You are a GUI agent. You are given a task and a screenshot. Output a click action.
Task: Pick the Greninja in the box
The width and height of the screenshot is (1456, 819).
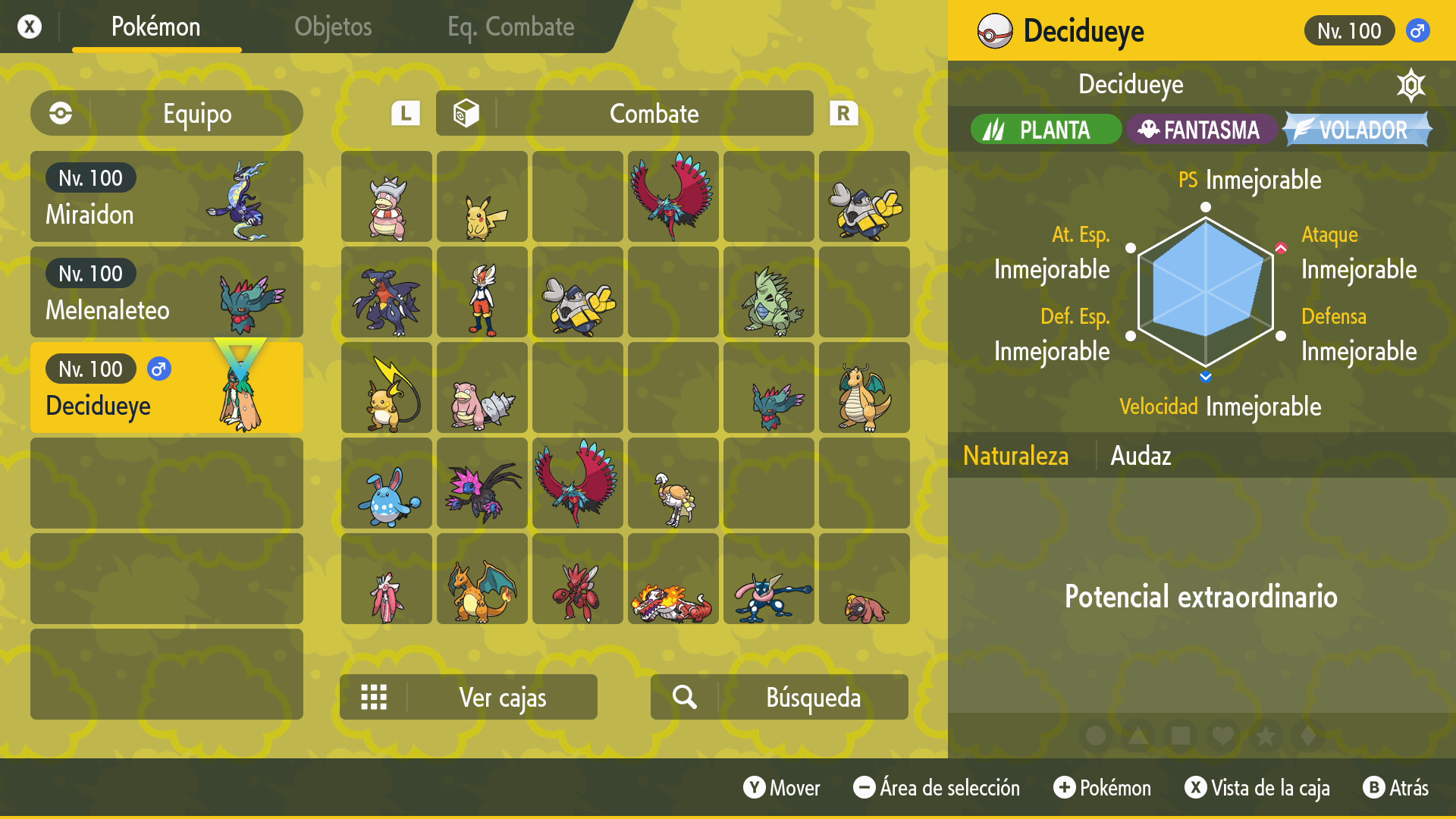(769, 579)
